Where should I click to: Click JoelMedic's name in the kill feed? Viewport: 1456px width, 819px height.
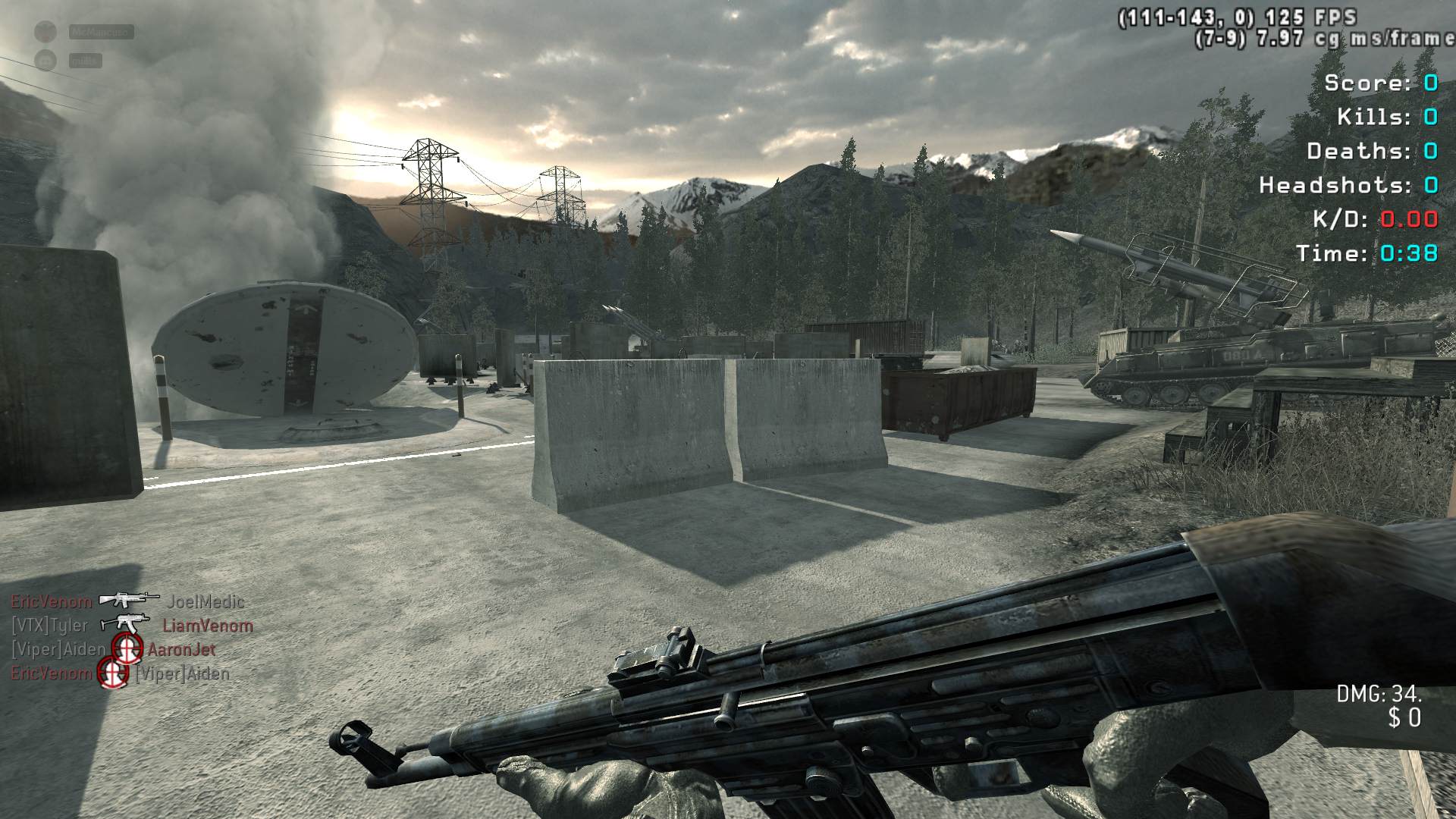click(206, 602)
